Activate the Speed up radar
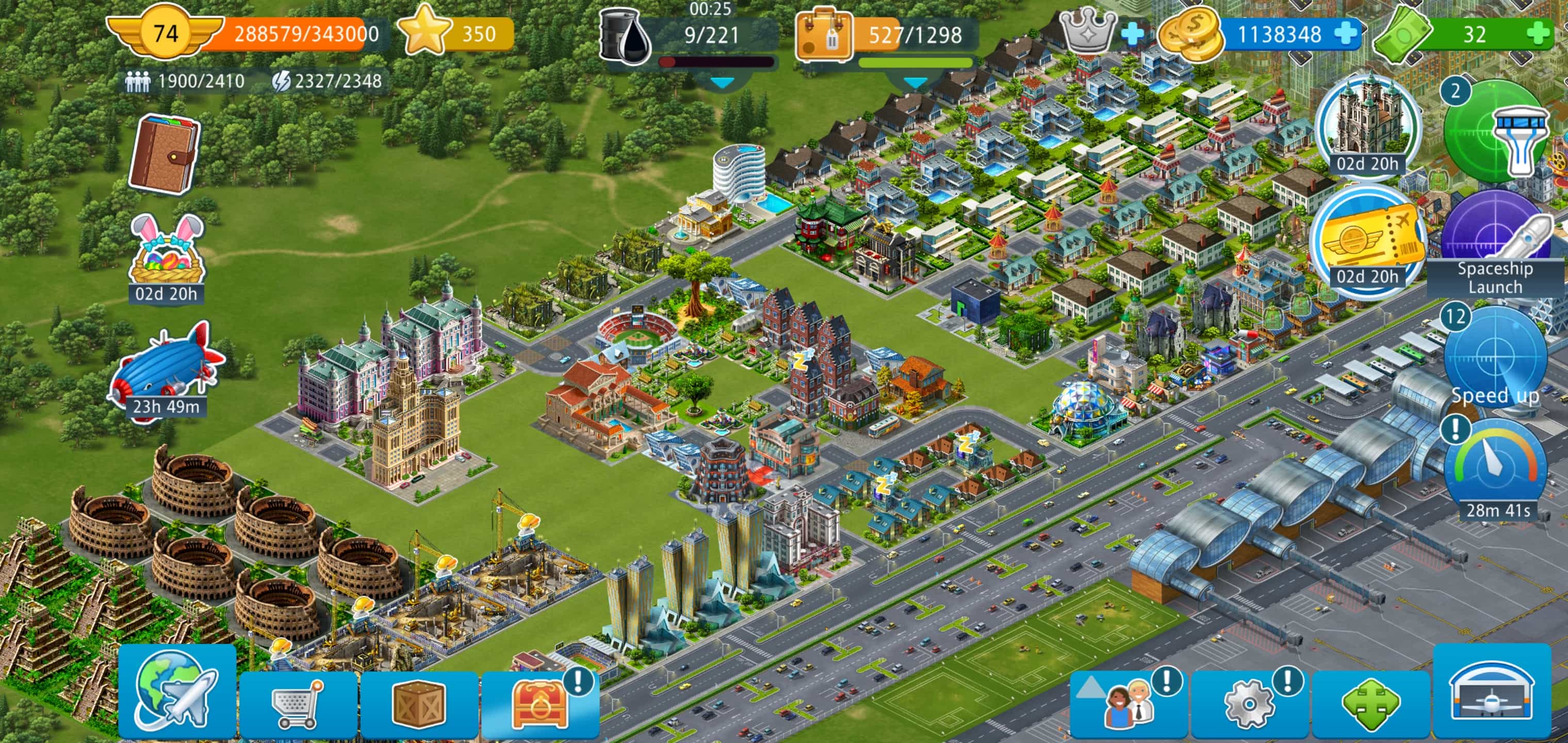The width and height of the screenshot is (1568, 743). pyautogui.click(x=1494, y=359)
